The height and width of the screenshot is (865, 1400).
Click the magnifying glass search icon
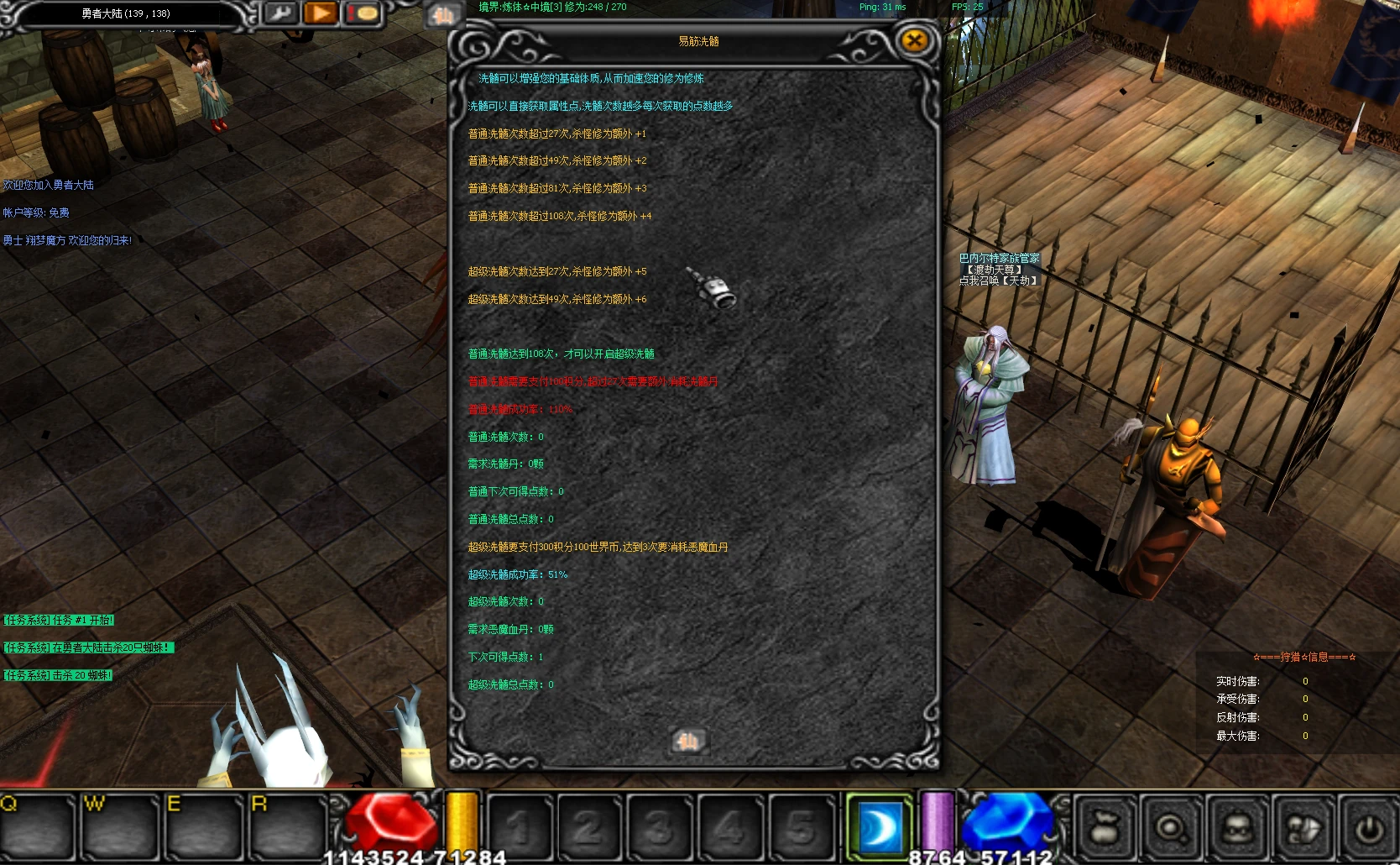point(1171,828)
